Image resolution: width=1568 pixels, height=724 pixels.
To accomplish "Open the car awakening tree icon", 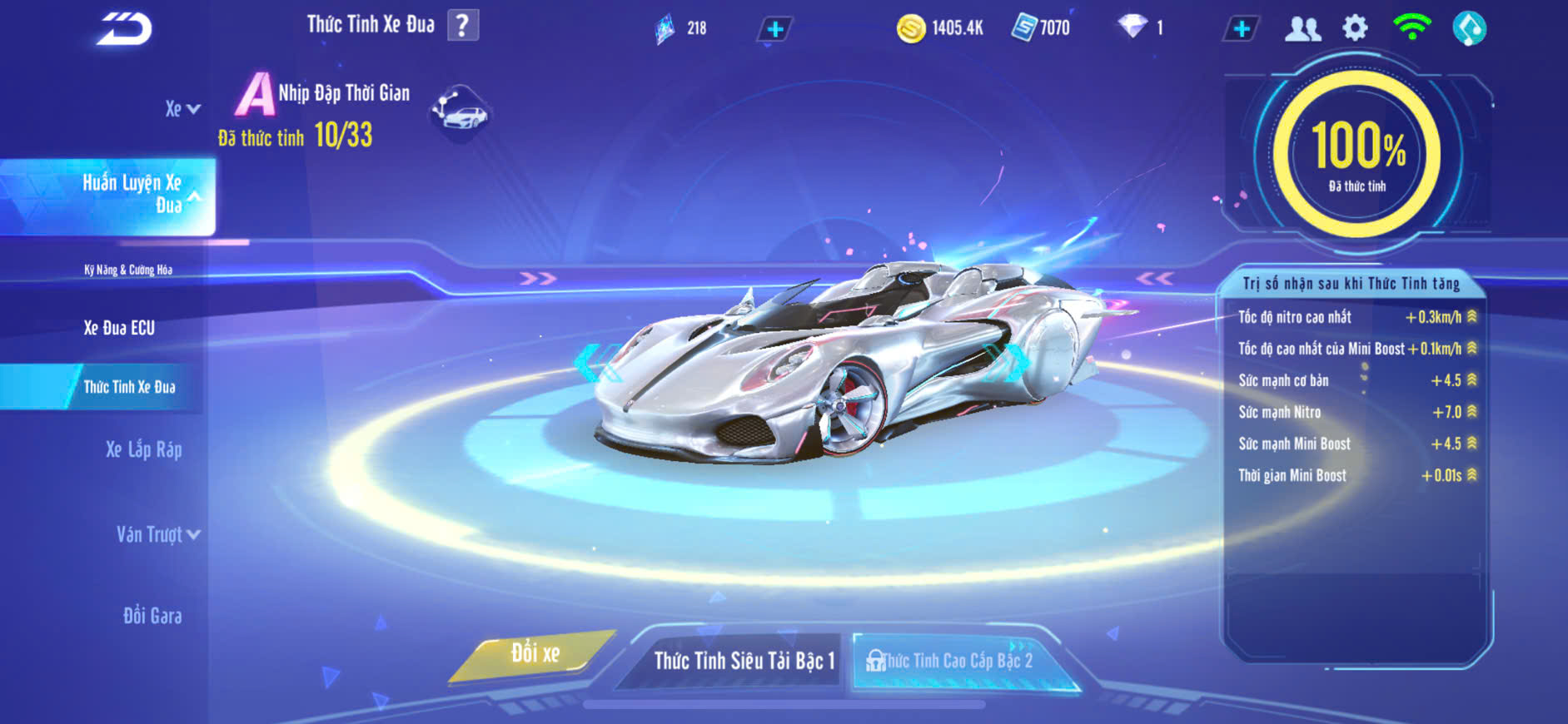I will coord(460,112).
